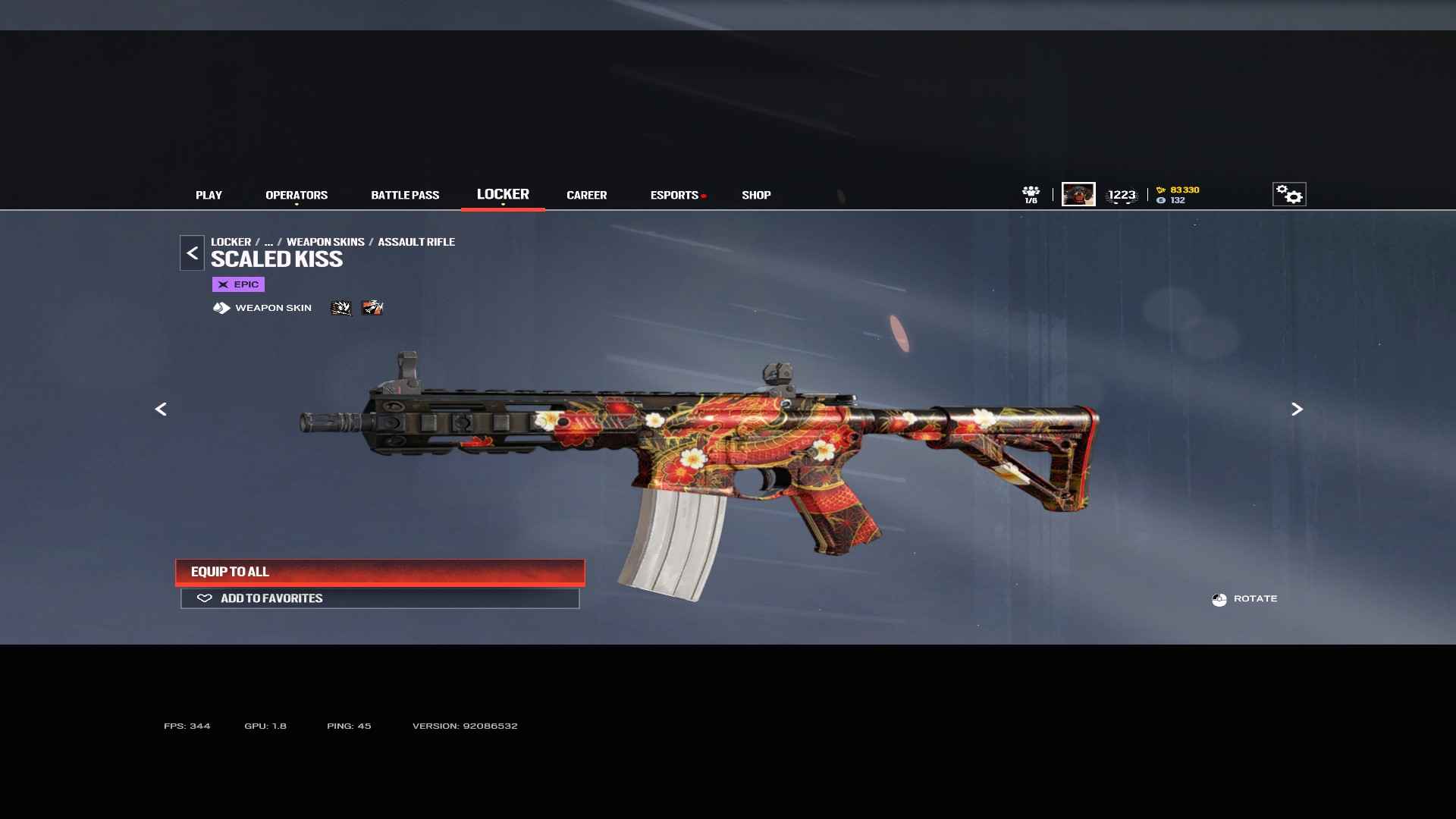Show the previous weapon skin

(161, 409)
